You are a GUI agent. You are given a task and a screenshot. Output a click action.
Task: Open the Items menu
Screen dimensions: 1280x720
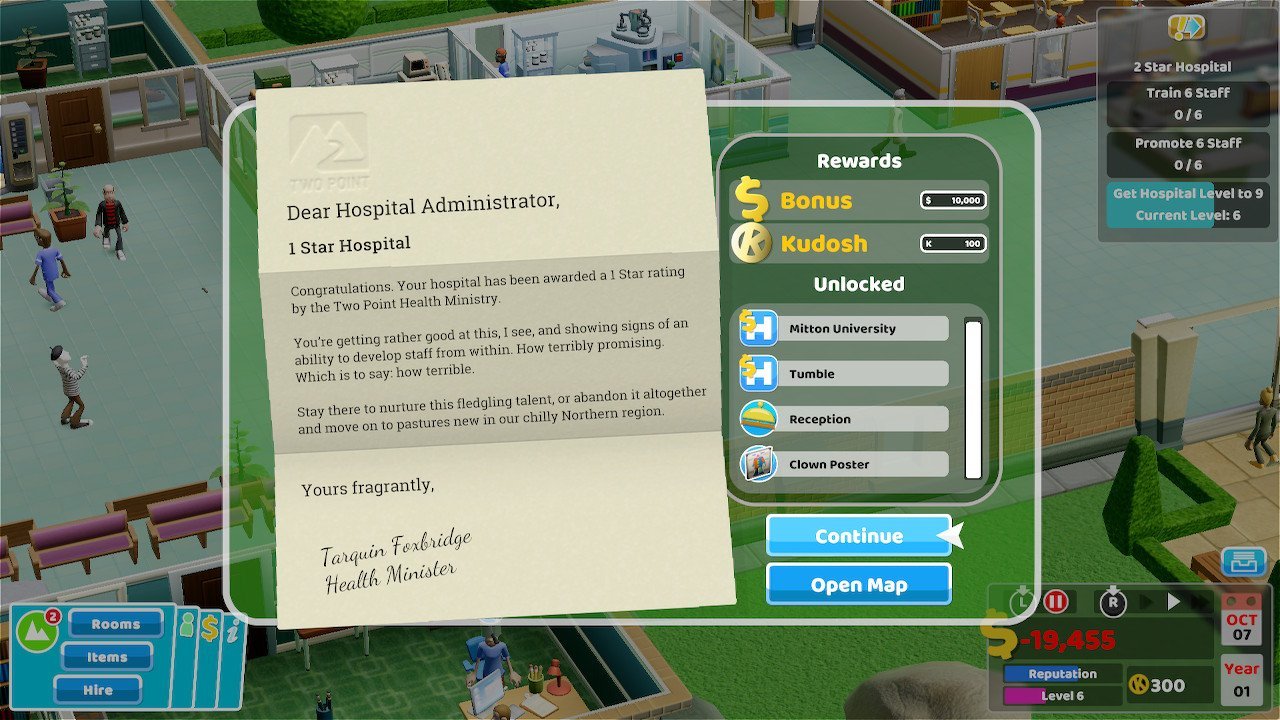[107, 657]
